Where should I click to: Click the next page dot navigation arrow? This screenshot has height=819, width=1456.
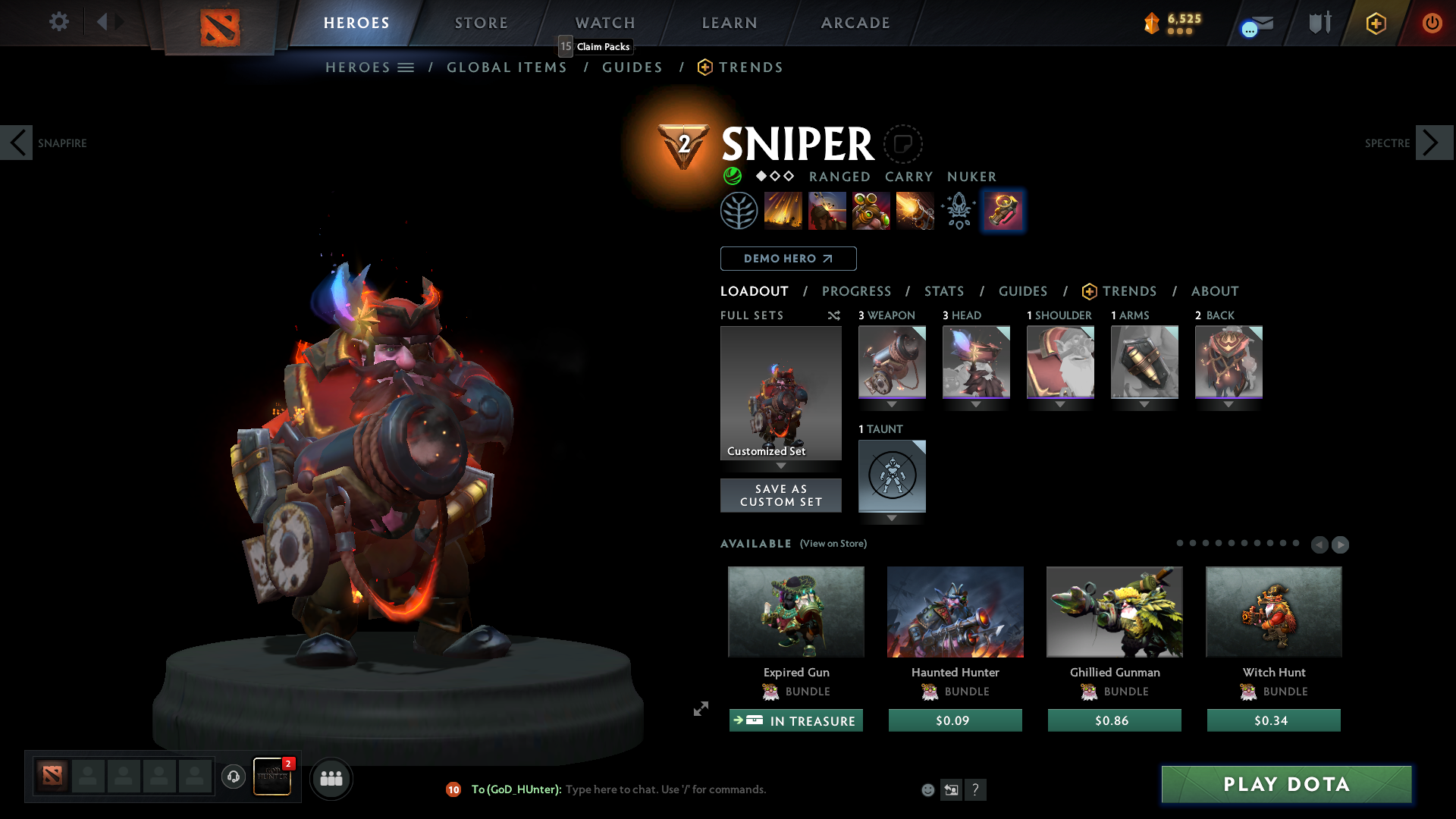click(1339, 544)
